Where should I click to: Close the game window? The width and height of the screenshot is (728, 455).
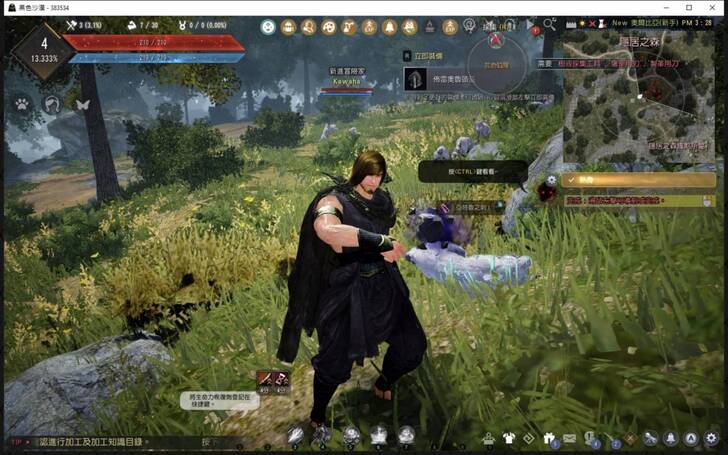pyautogui.click(x=715, y=7)
